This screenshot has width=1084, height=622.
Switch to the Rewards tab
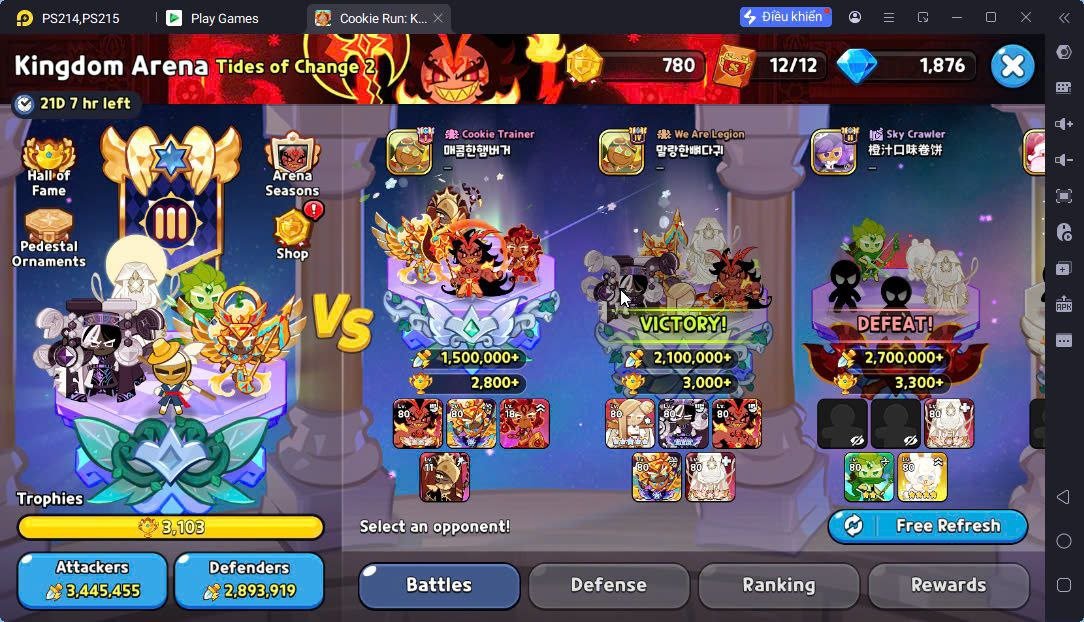click(948, 585)
